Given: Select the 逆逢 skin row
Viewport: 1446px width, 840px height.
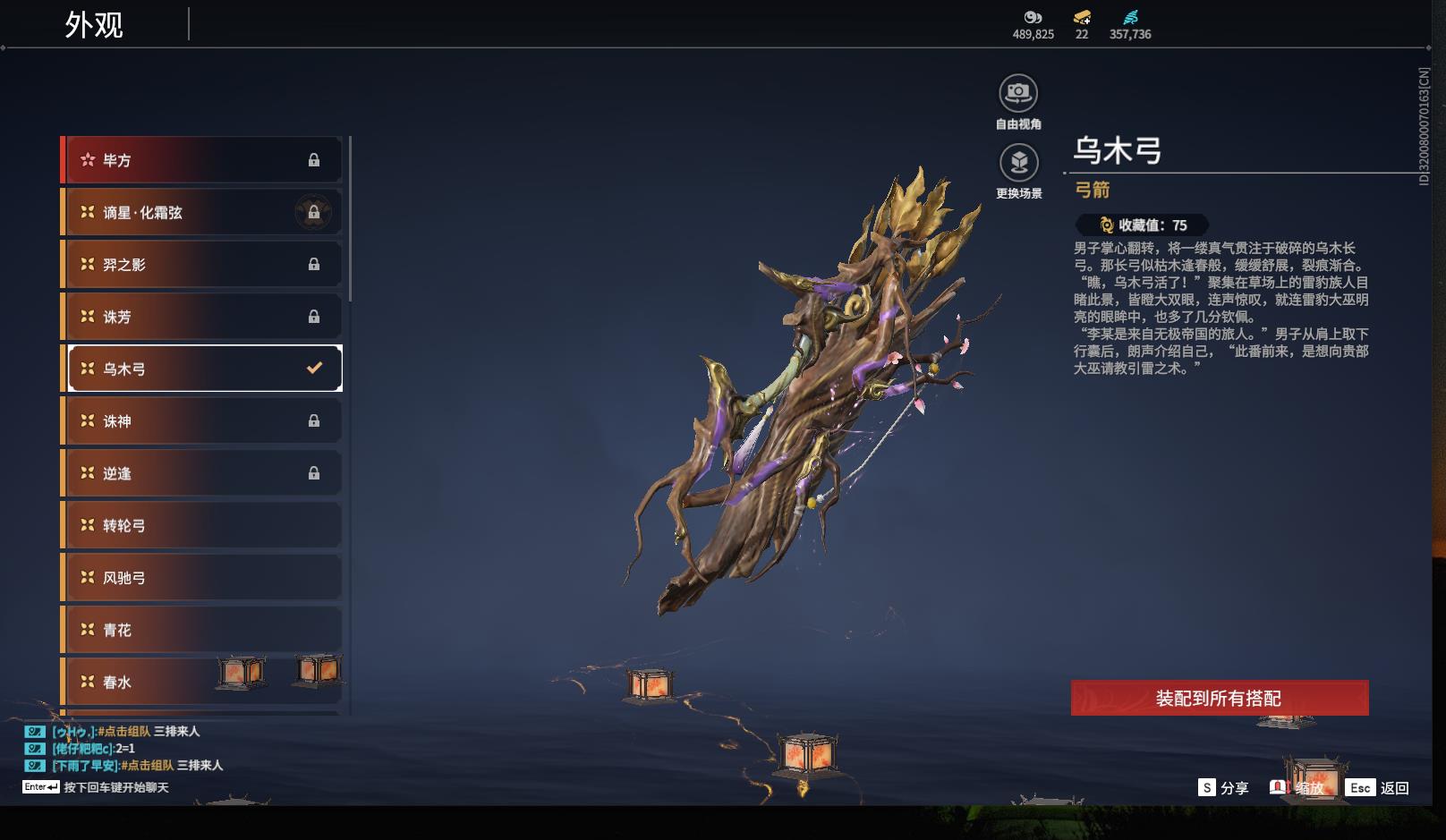Looking at the screenshot, I should tap(202, 473).
